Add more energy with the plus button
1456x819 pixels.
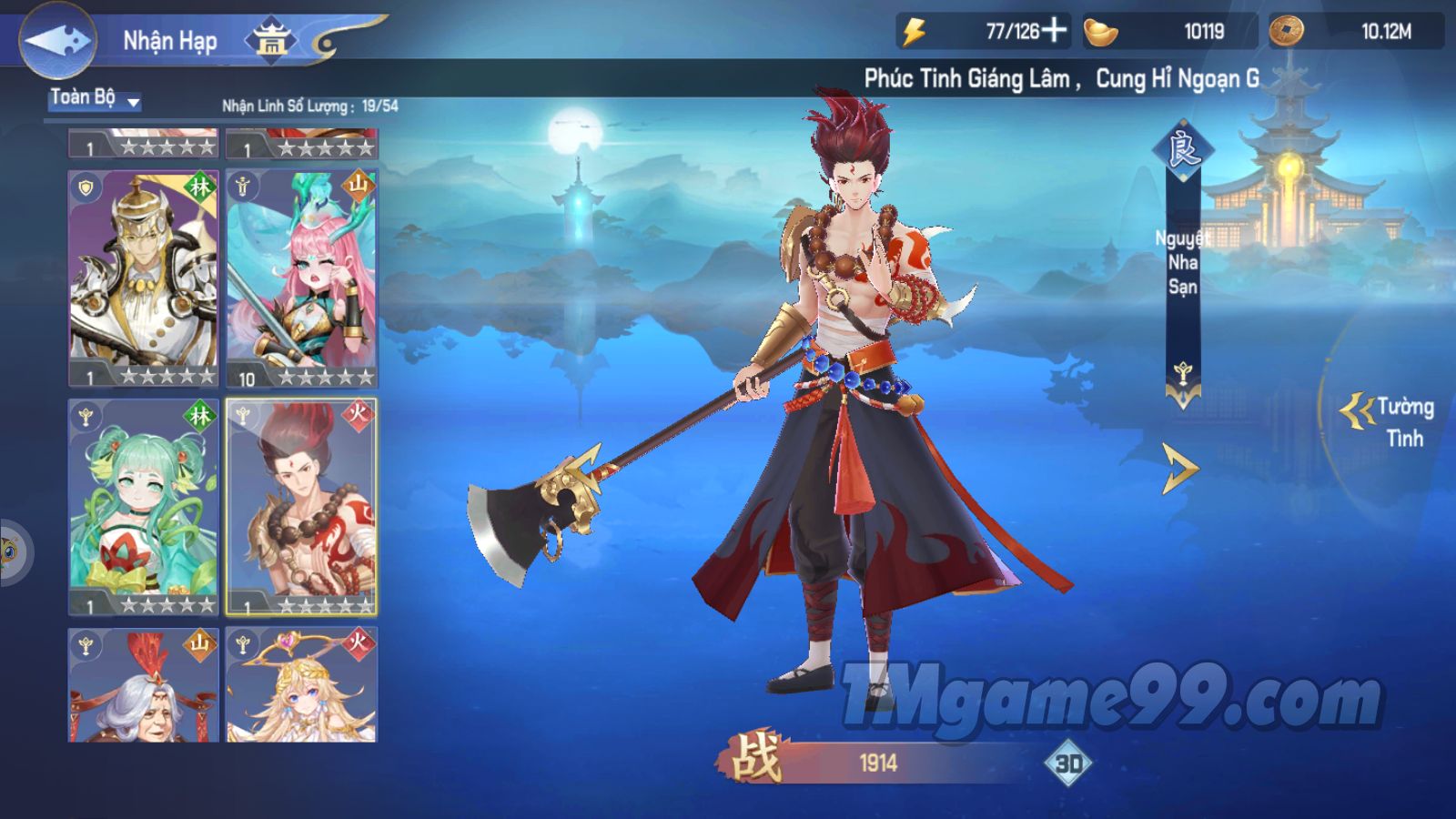point(1054,31)
